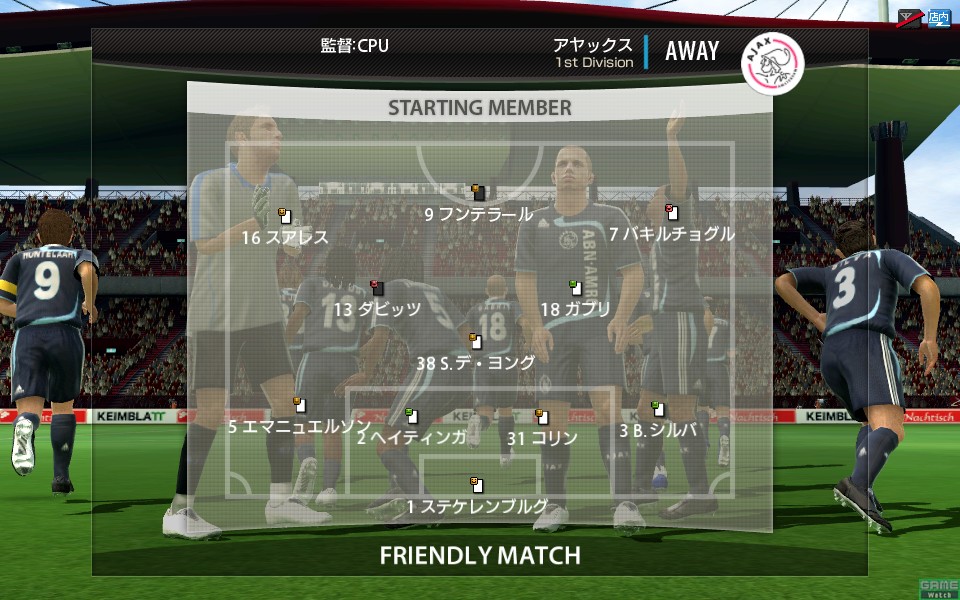Pick player 16 スアレス on formation
Screen dimensions: 960x600
click(x=285, y=216)
